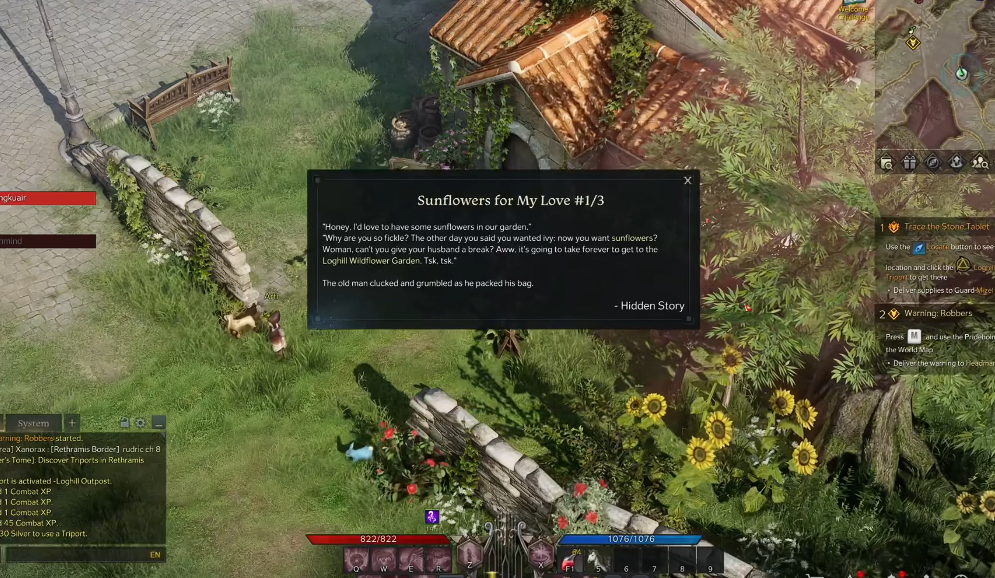
Task: Activate the W skill icon
Action: [384, 560]
